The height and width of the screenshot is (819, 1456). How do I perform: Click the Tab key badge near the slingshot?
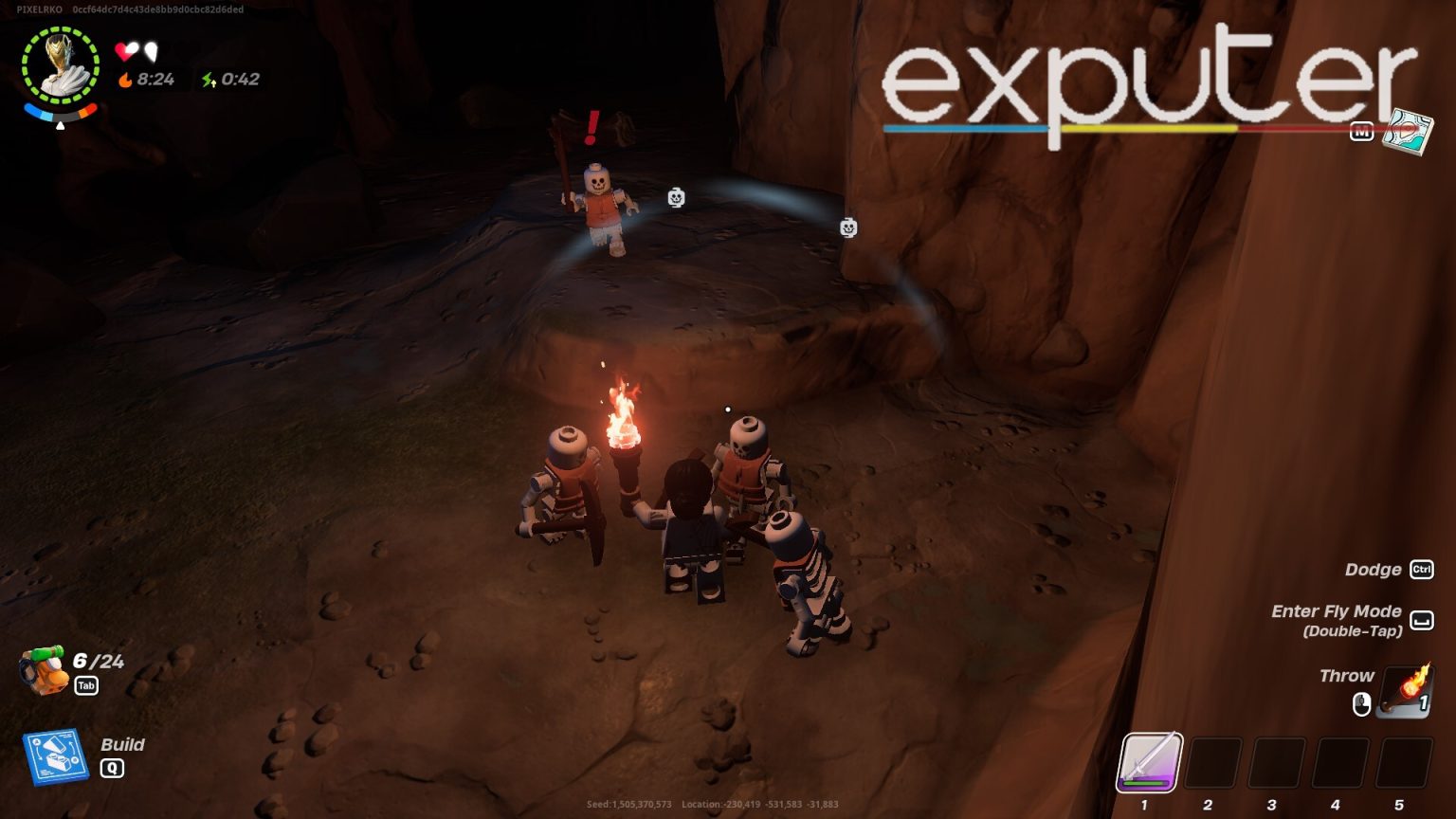pos(86,685)
